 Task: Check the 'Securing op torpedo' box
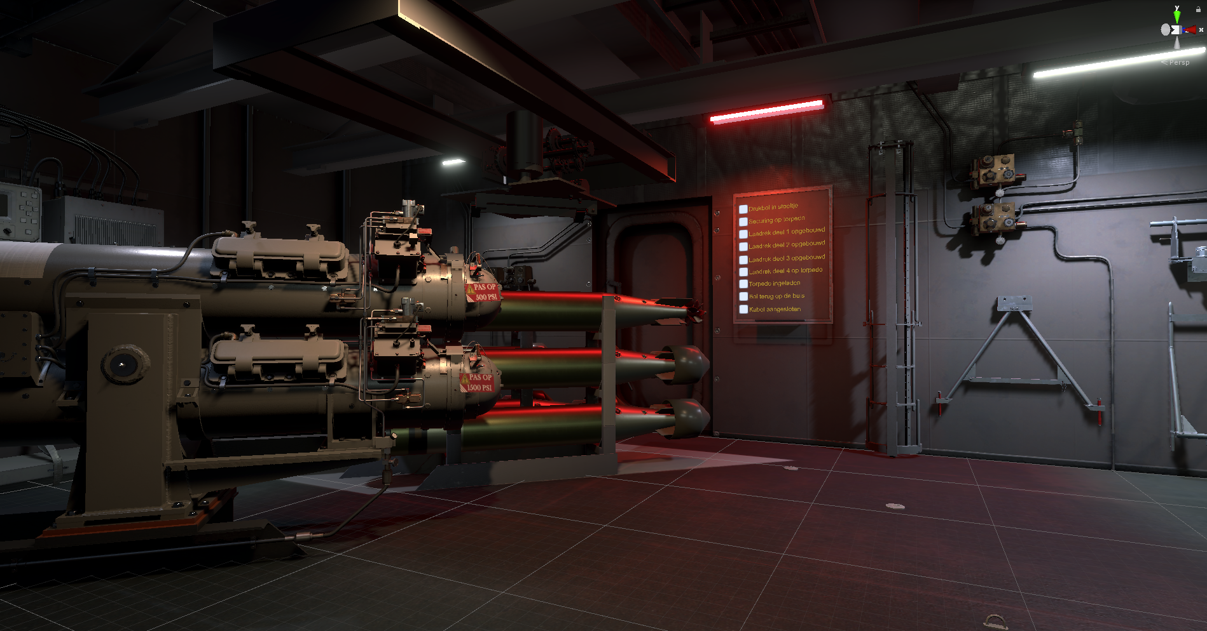[x=743, y=222]
